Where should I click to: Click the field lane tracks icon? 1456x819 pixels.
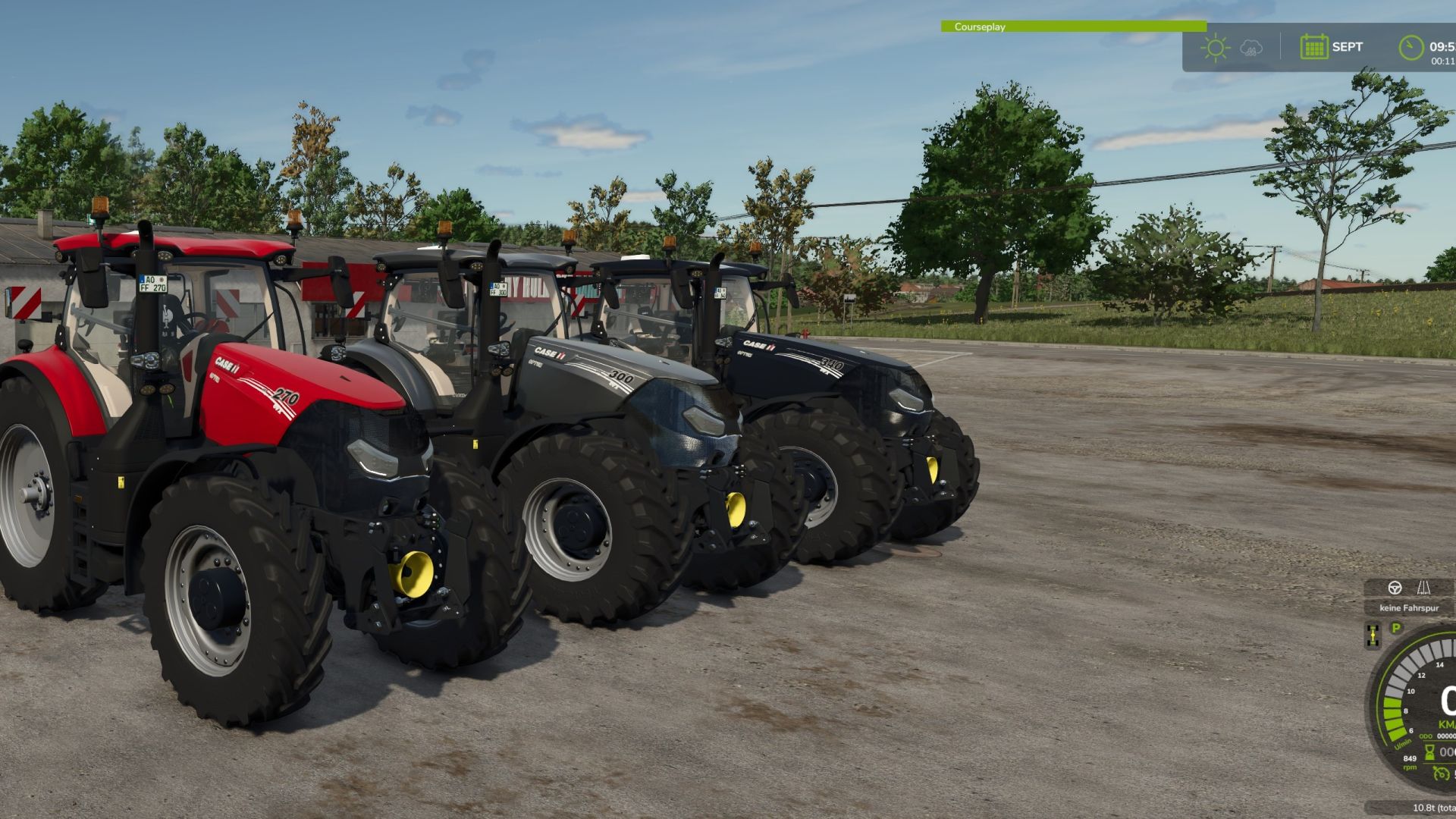[x=1423, y=588]
